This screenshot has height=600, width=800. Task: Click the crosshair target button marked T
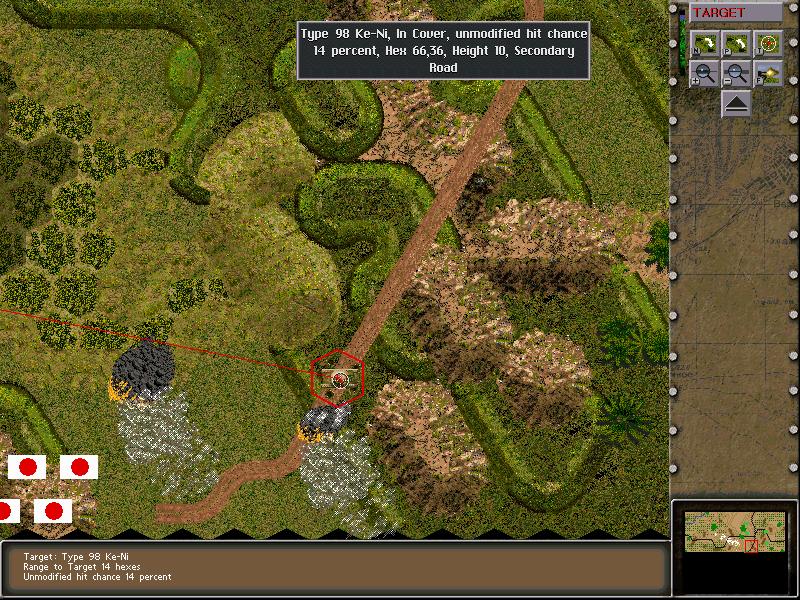768,44
